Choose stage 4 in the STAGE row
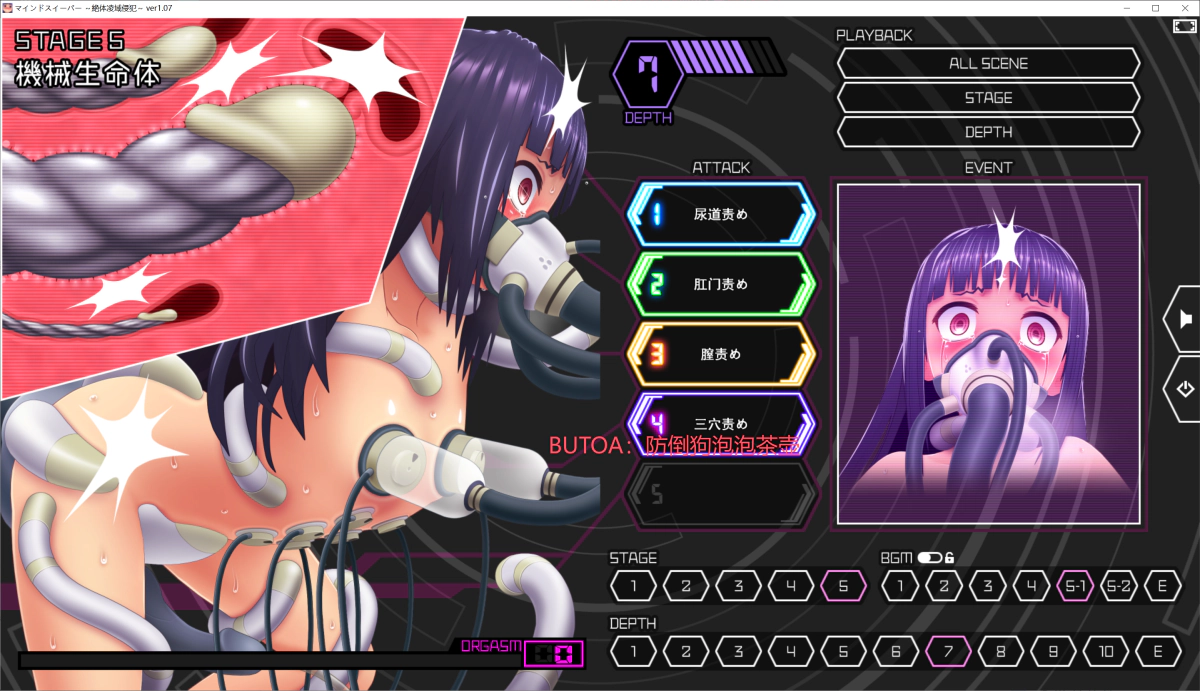 (x=791, y=586)
